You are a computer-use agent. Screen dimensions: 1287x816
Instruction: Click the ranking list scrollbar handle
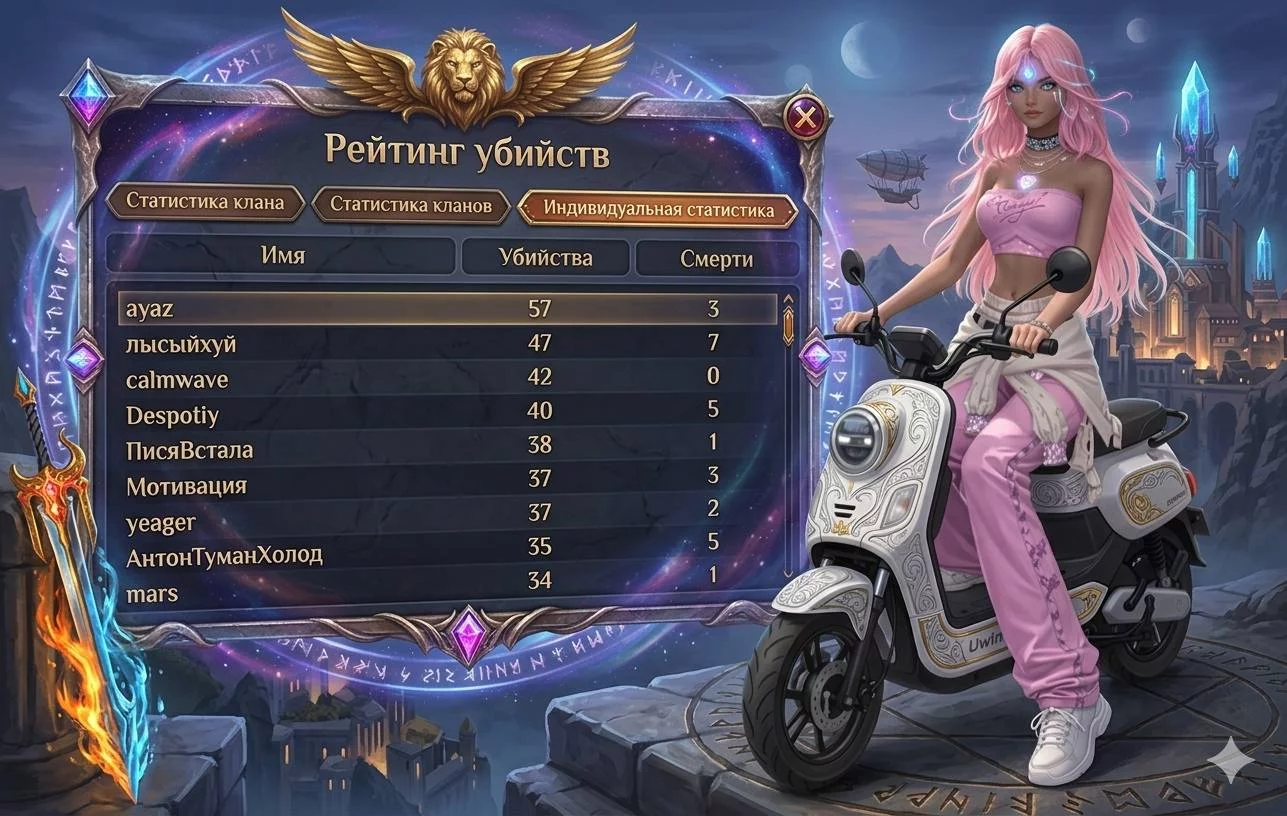787,320
